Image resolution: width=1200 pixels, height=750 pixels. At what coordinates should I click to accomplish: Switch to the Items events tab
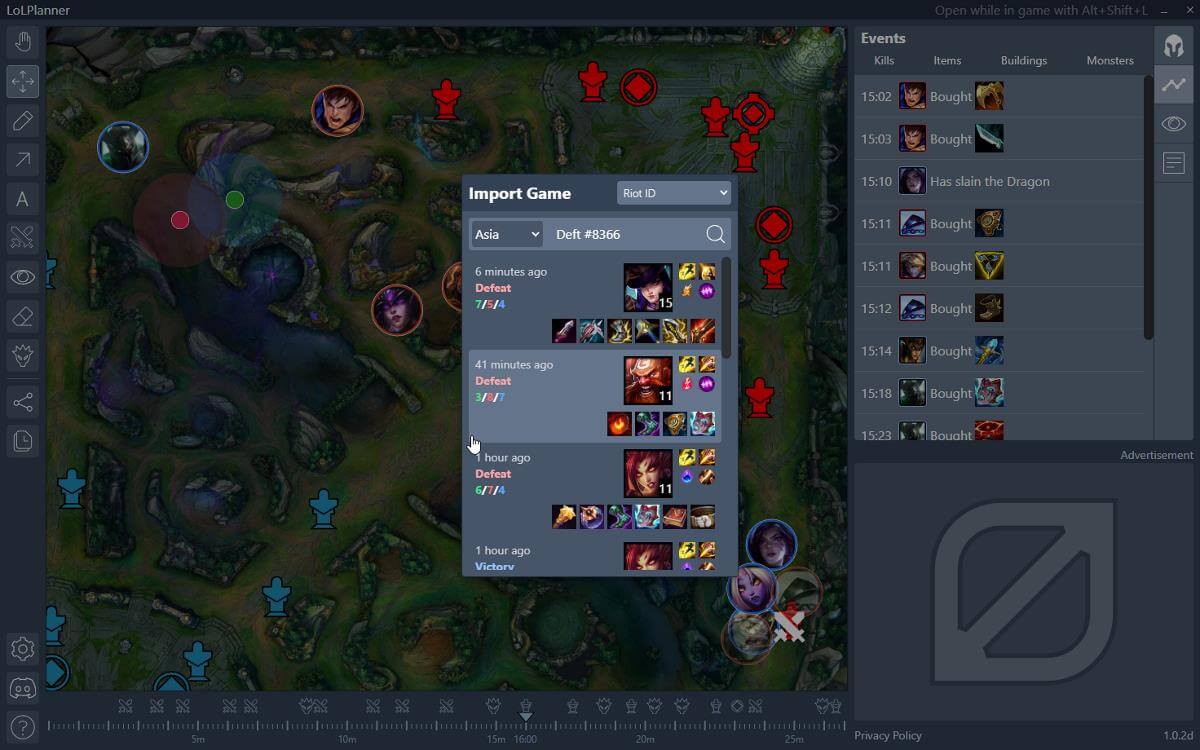947,61
